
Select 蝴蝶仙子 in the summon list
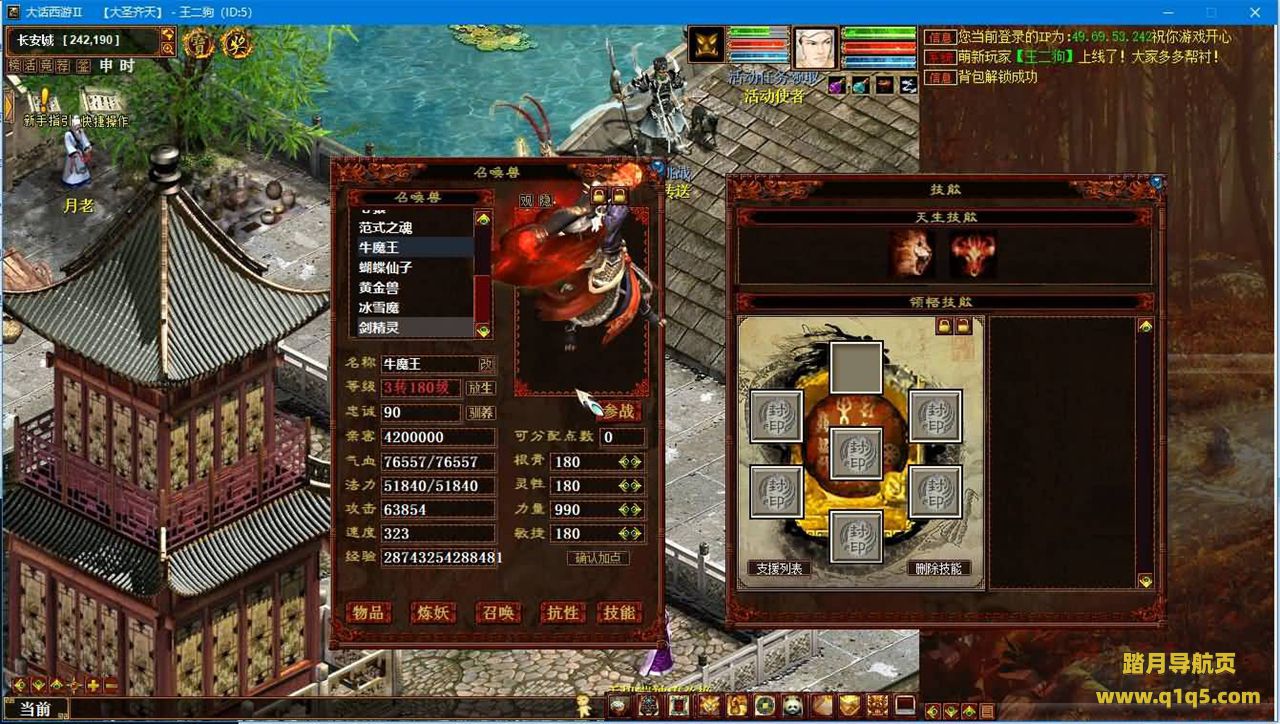click(386, 267)
